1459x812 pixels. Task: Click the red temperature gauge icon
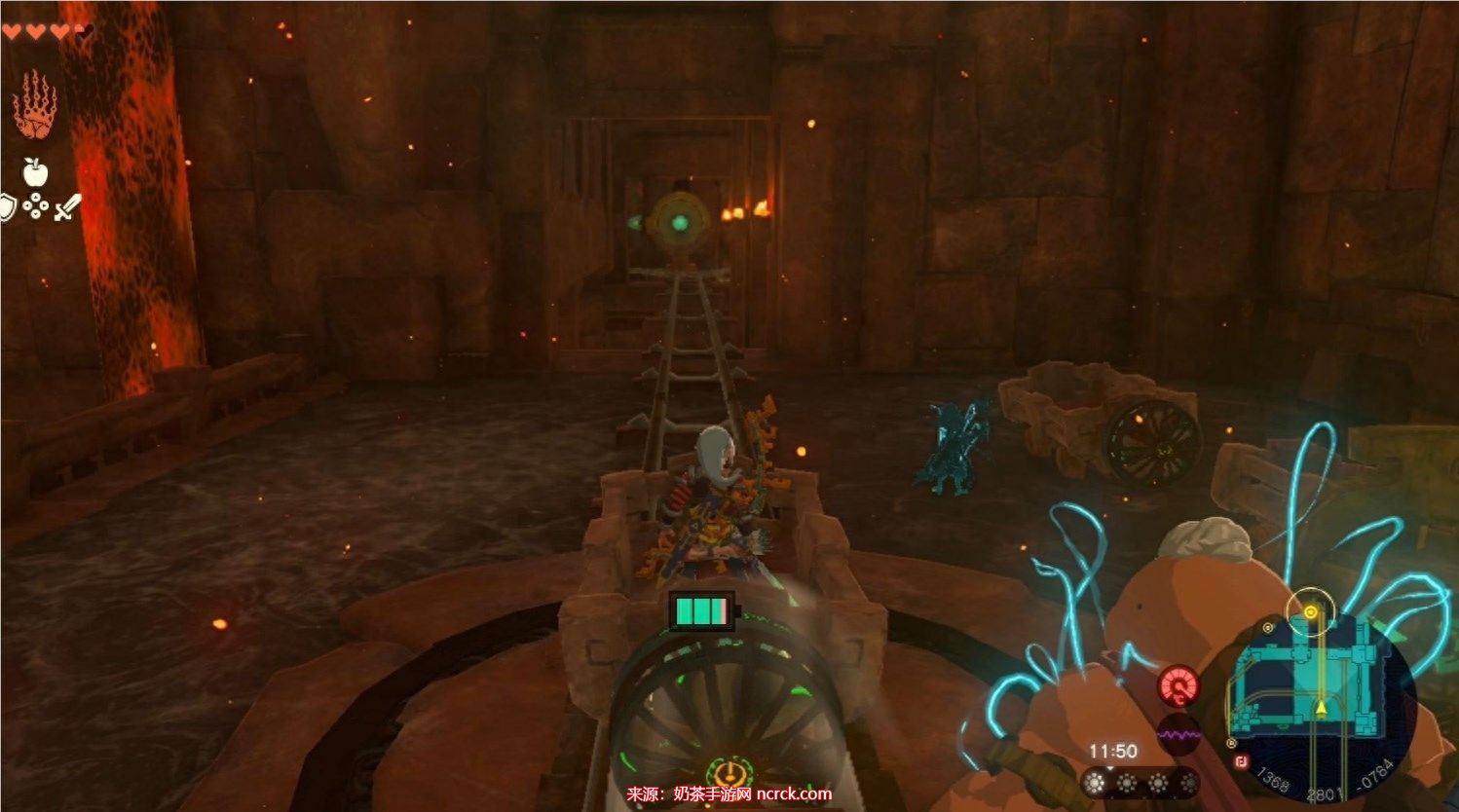pos(1178,686)
